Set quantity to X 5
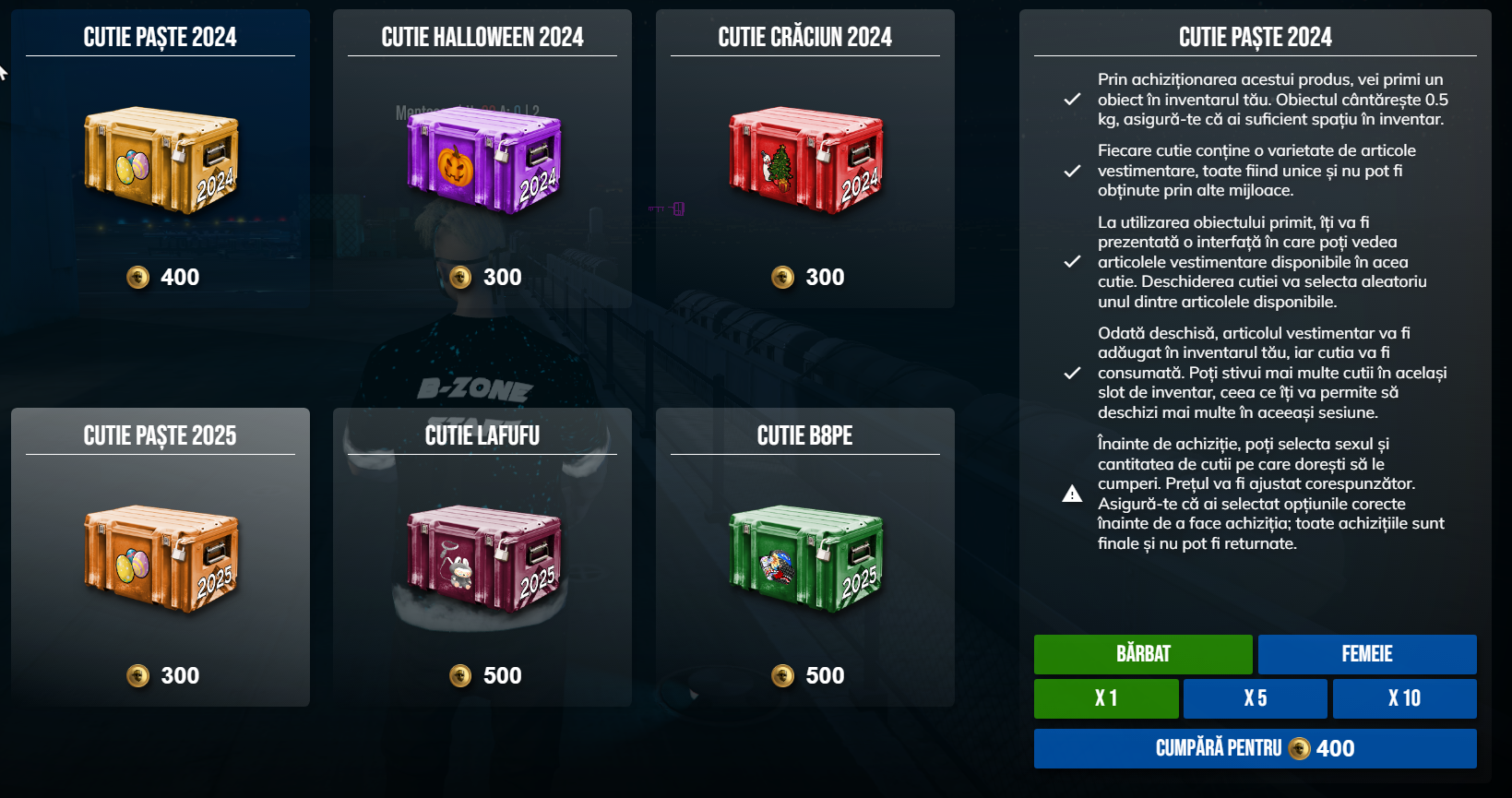The height and width of the screenshot is (798, 1512). coord(1256,698)
